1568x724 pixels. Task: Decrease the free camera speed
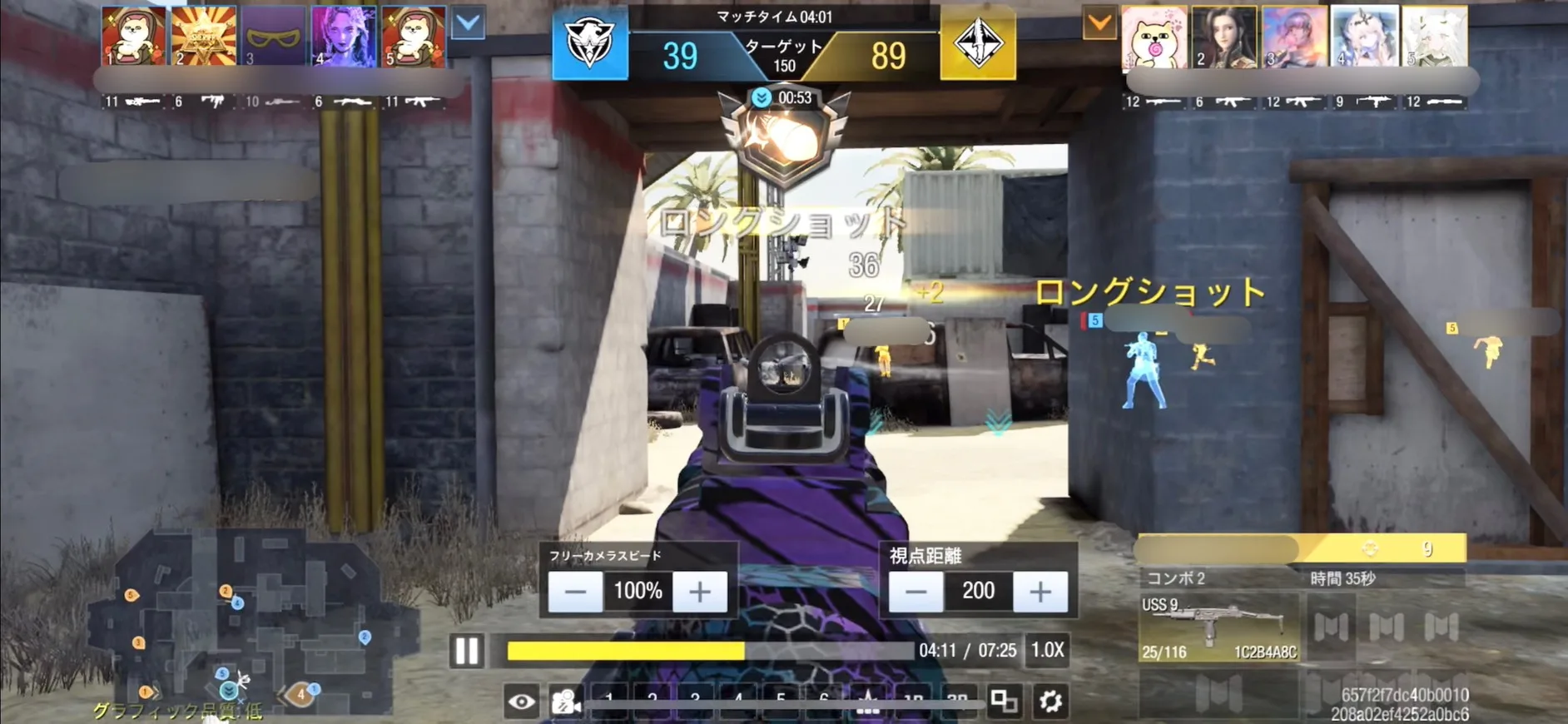pyautogui.click(x=575, y=592)
